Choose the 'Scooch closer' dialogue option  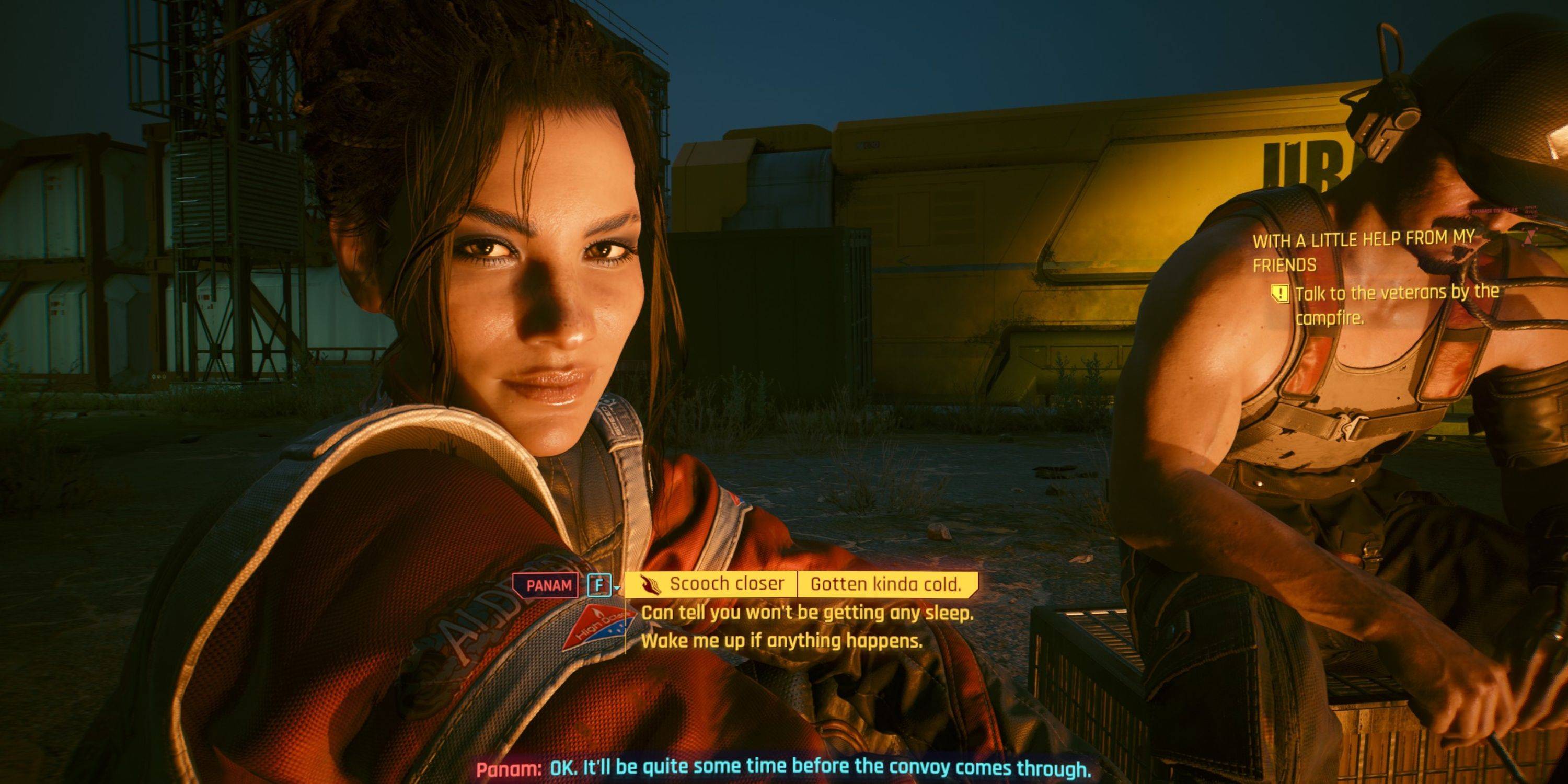click(x=726, y=584)
